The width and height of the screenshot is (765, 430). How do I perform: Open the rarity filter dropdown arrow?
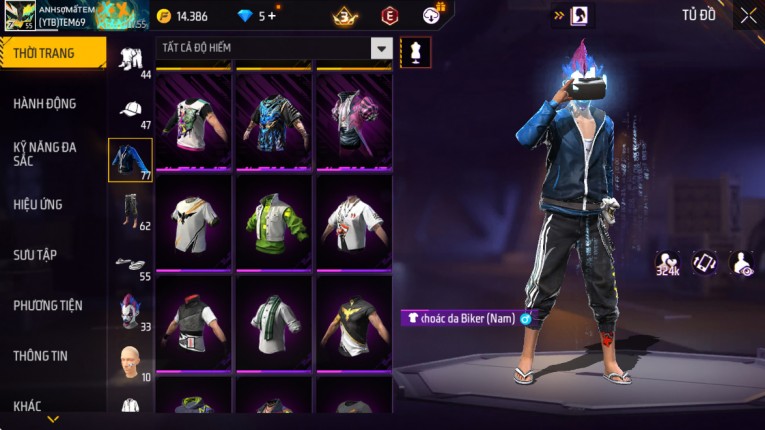click(x=381, y=48)
